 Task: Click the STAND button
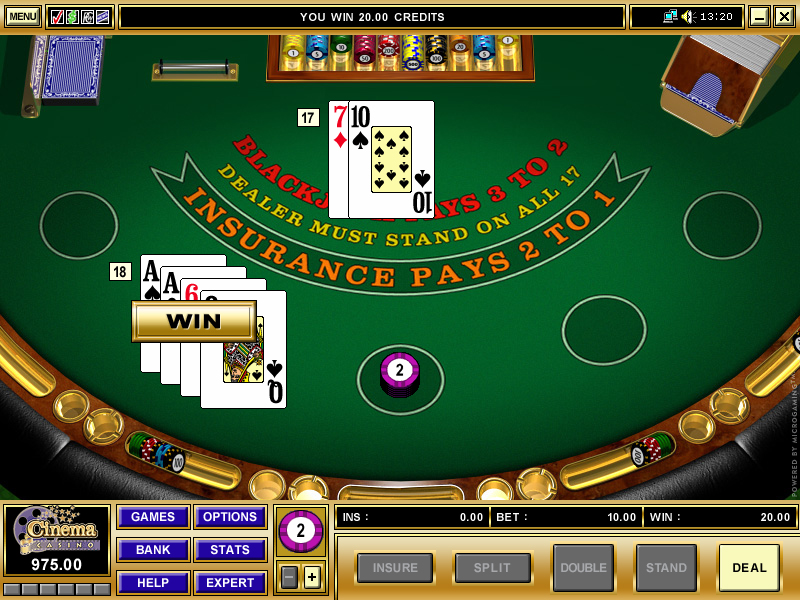[666, 568]
